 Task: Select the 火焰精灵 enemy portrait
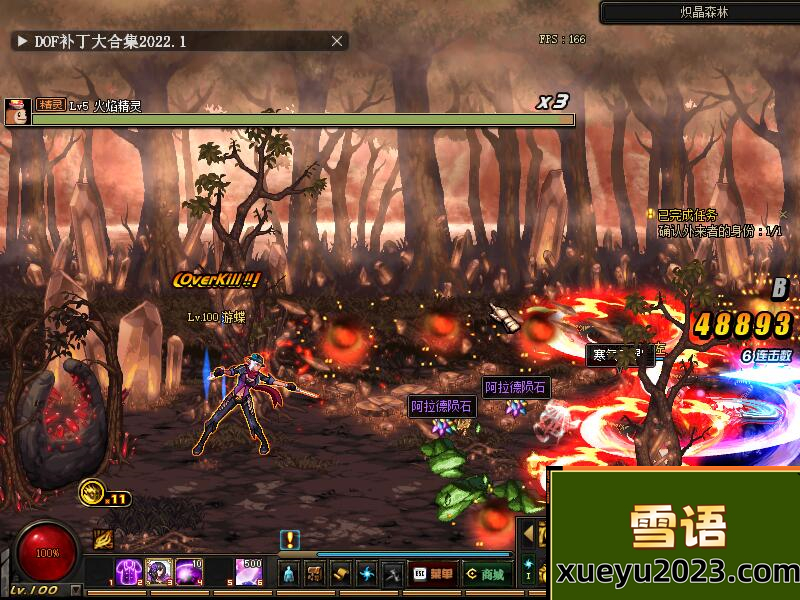[x=16, y=111]
